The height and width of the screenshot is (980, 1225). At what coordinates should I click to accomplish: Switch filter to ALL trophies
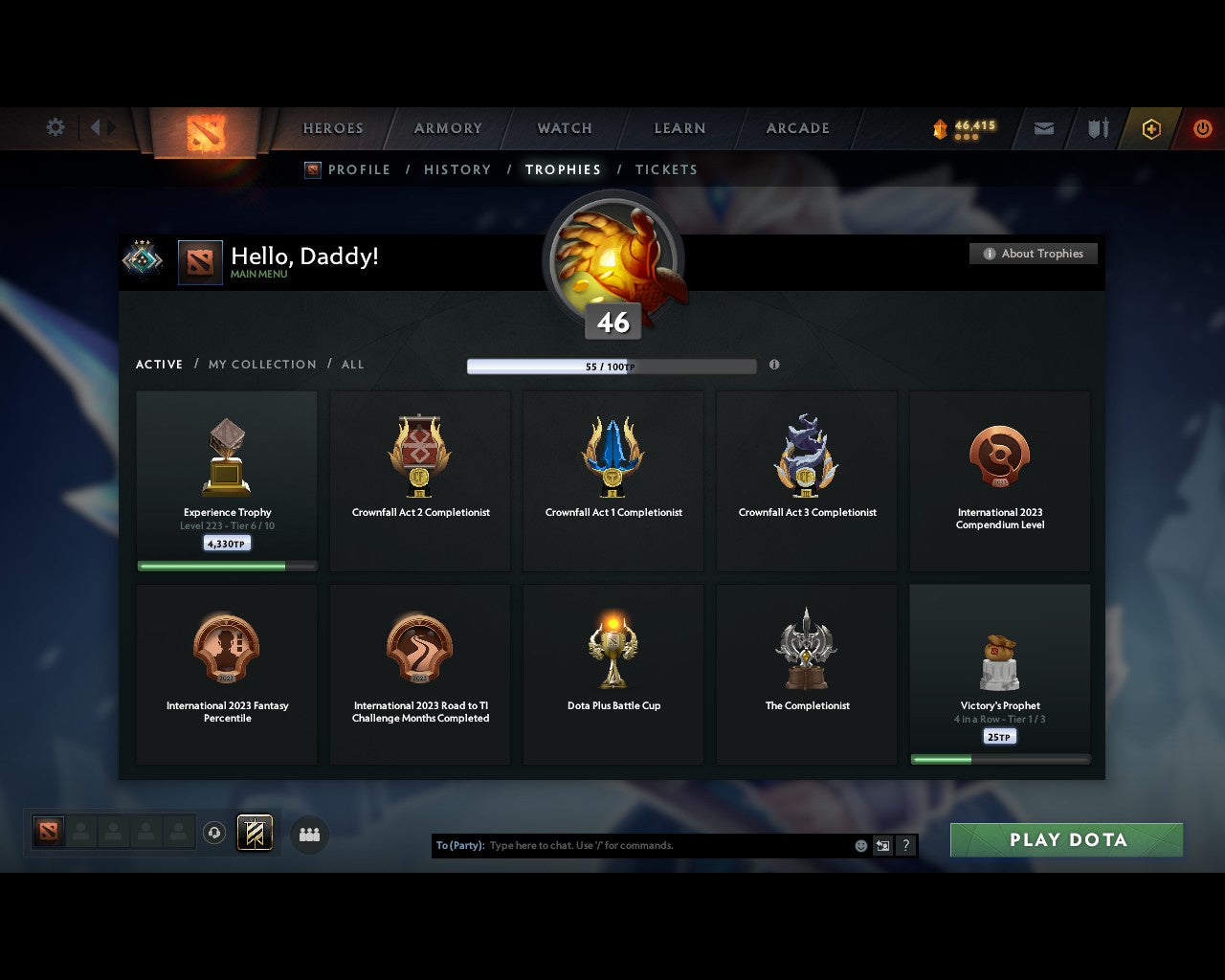click(x=352, y=365)
